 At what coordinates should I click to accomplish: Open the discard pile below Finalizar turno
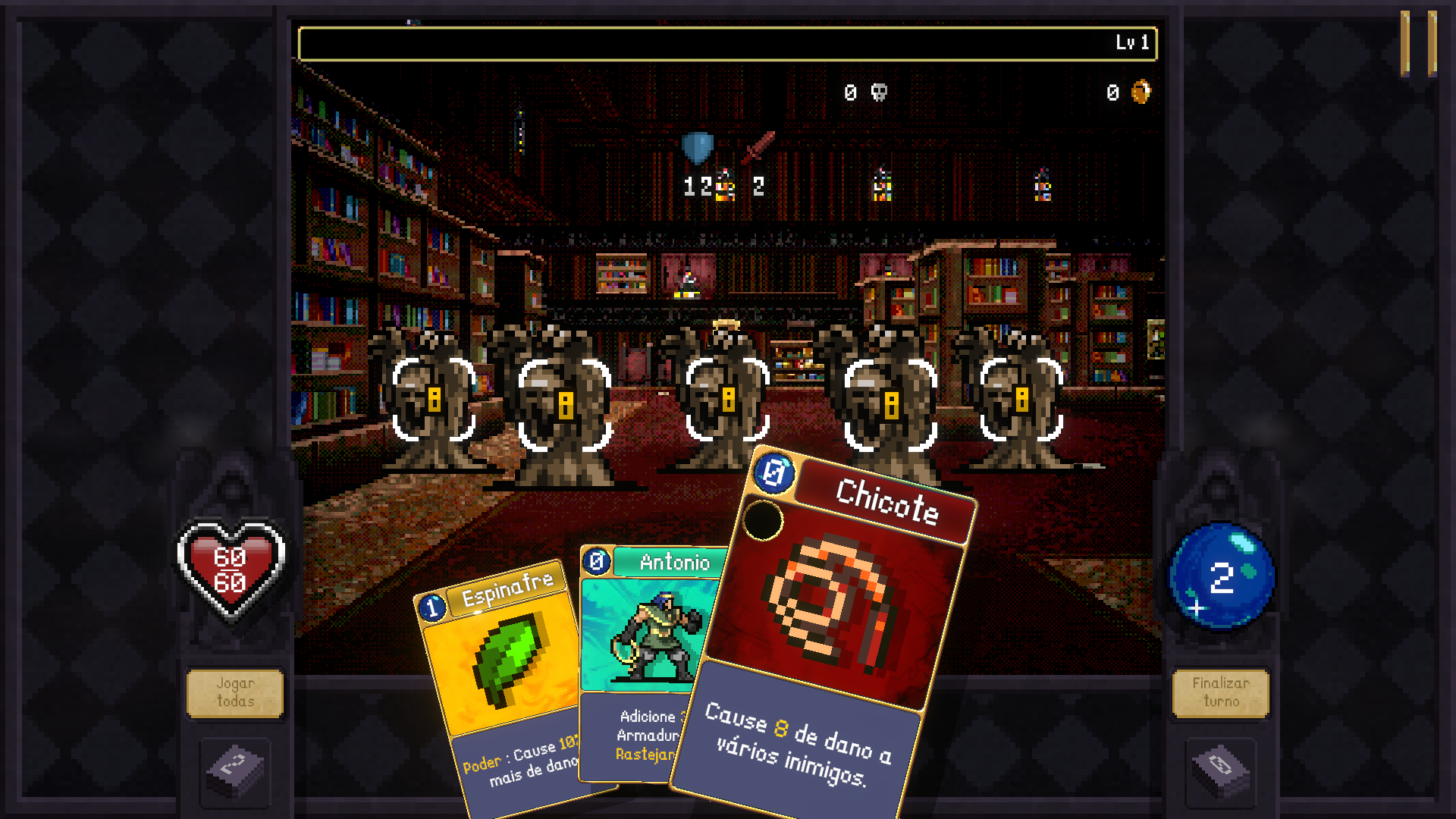pos(1220,770)
